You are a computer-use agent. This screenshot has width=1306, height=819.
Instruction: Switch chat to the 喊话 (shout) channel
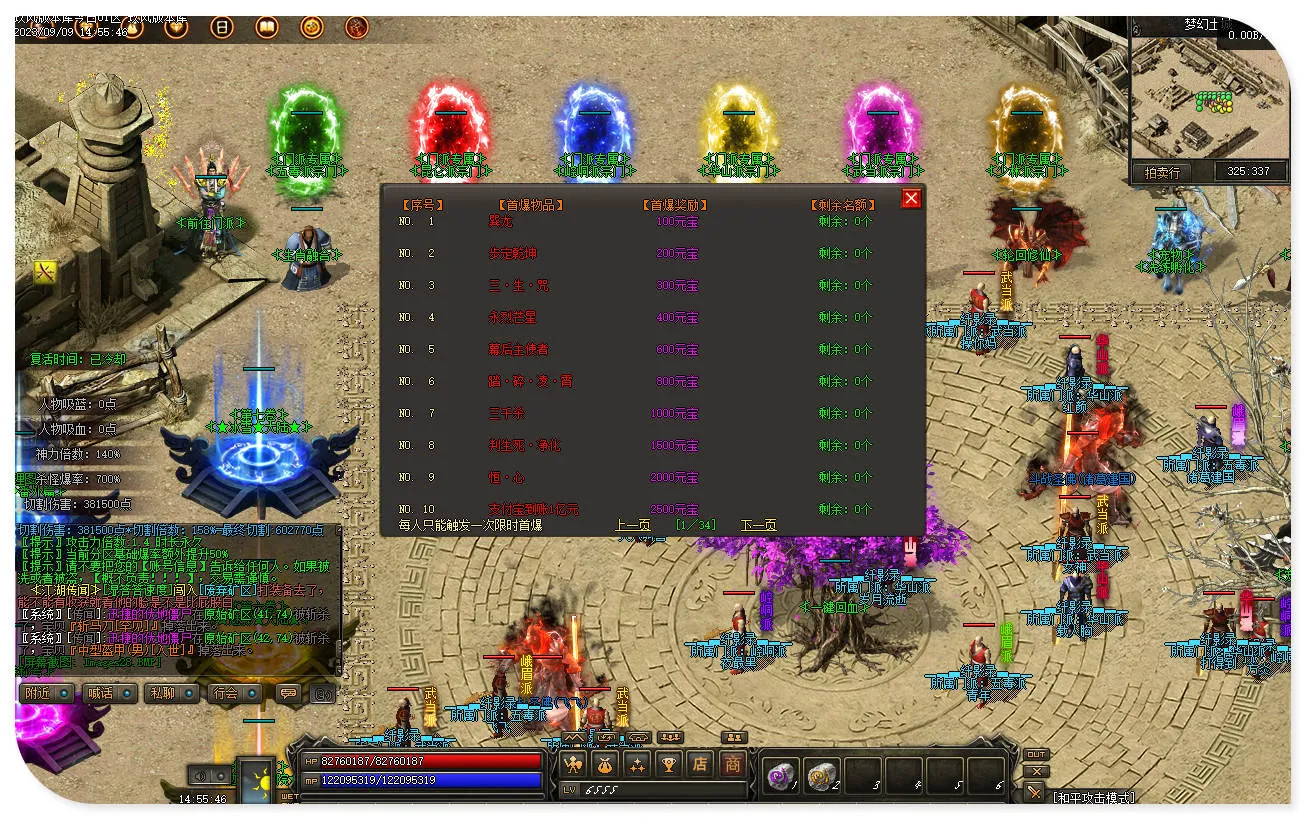click(108, 693)
